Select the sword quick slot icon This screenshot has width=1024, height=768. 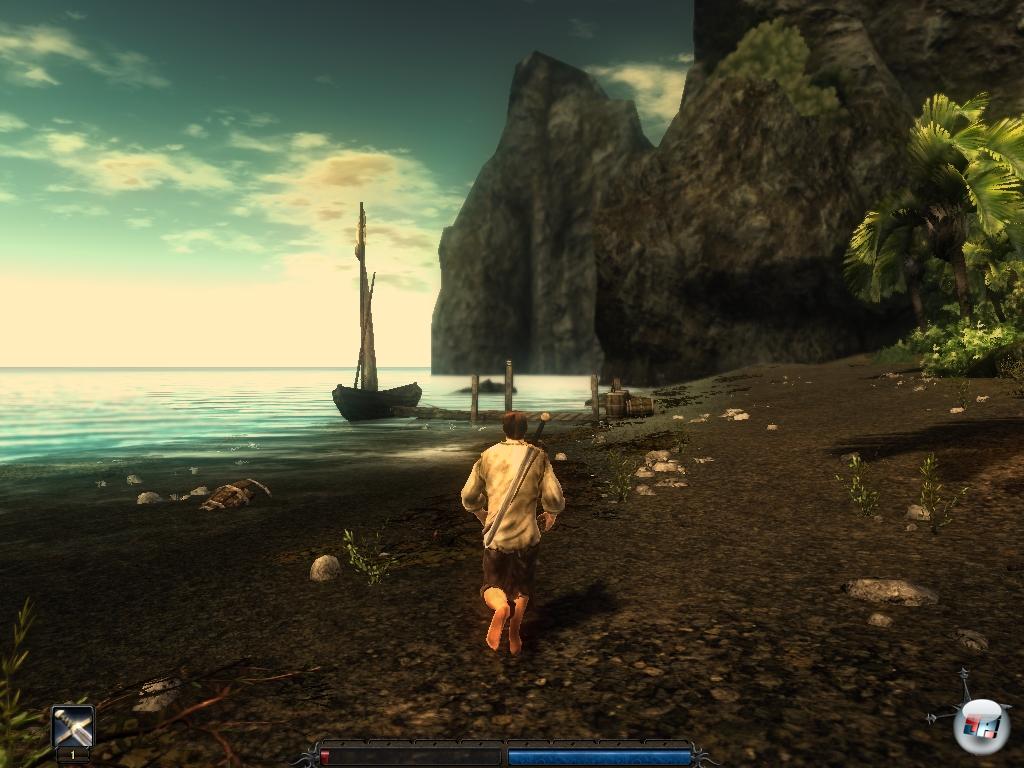pos(73,727)
